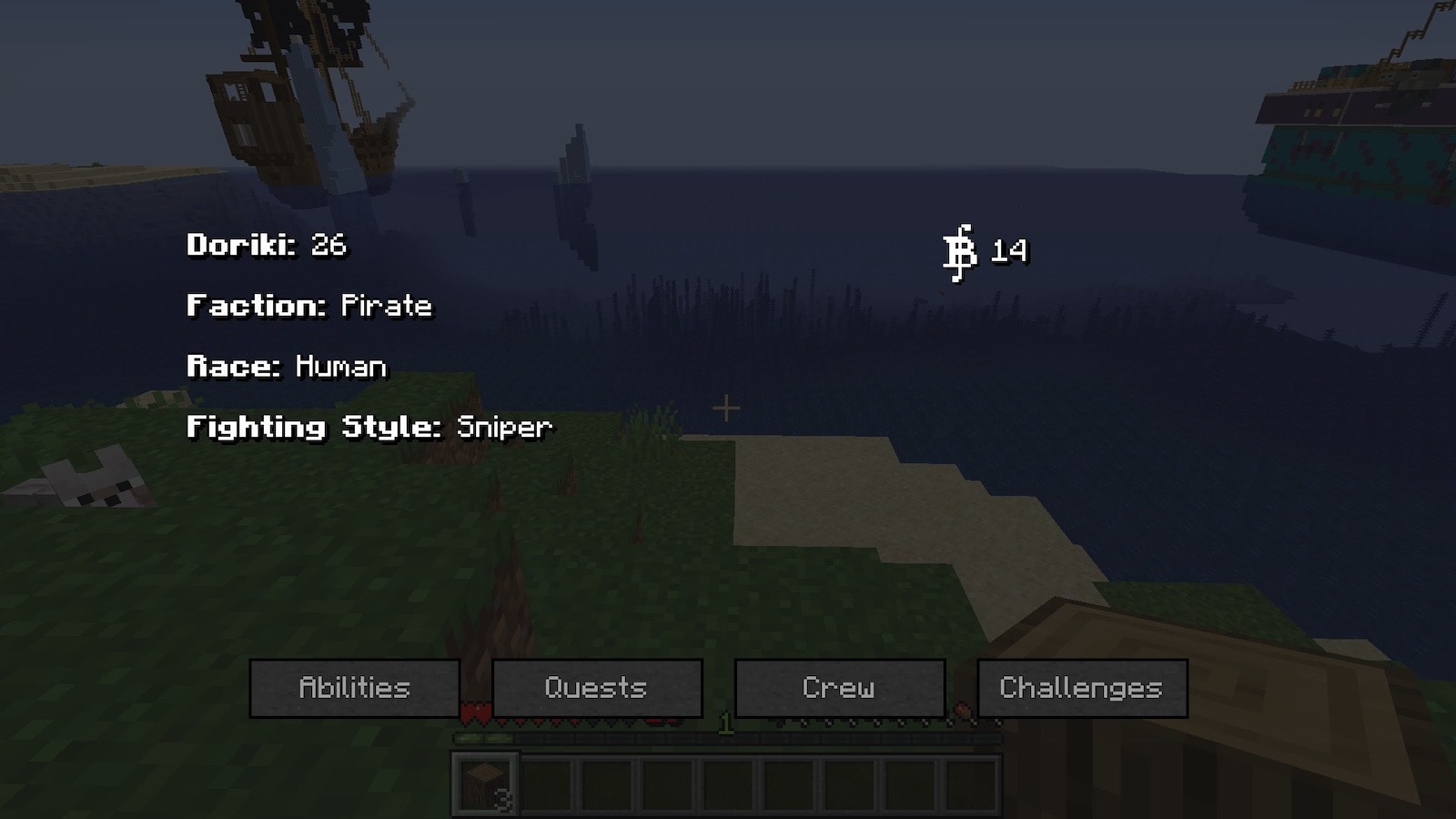The width and height of the screenshot is (1456, 819).
Task: Show the Quests screen
Action: point(597,688)
